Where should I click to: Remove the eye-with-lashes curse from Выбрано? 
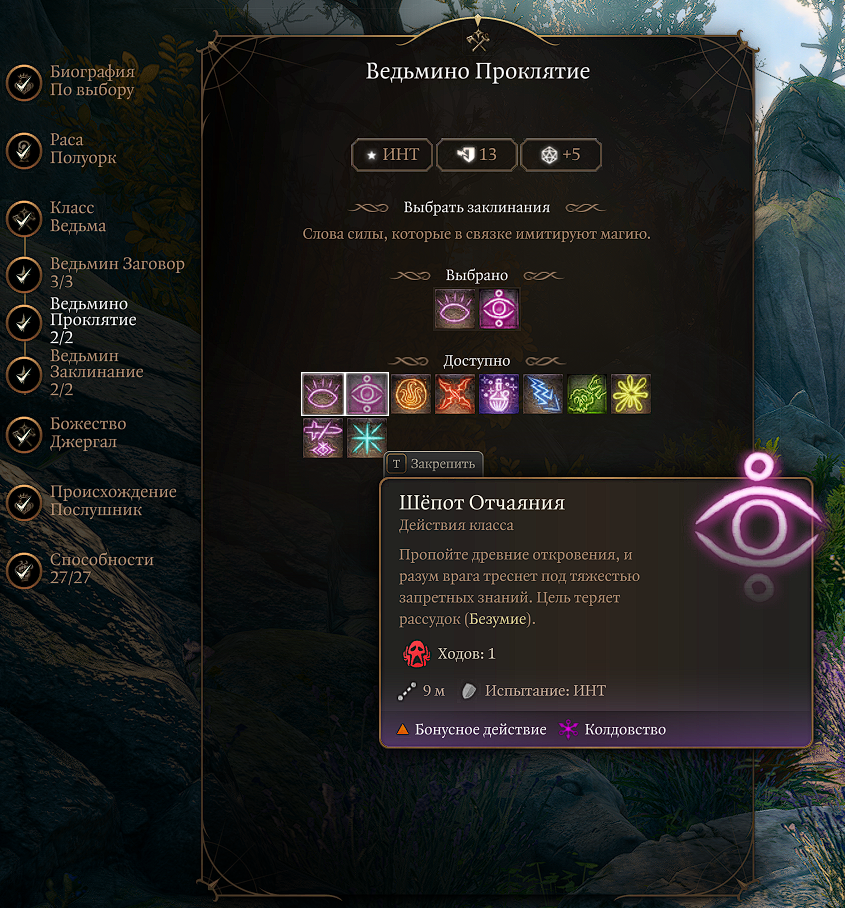pyautogui.click(x=455, y=309)
